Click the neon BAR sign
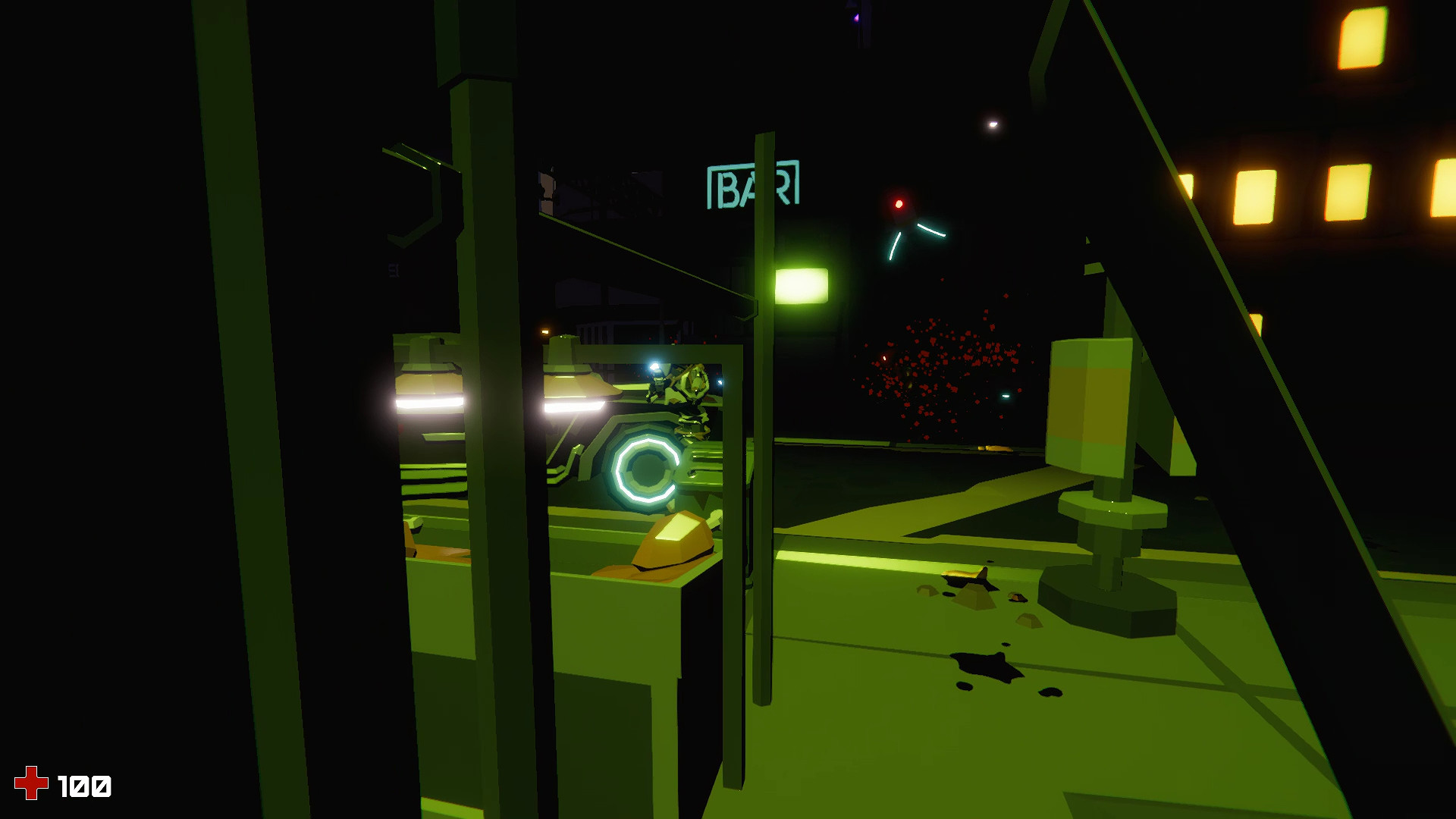The image size is (1456, 819). pyautogui.click(x=752, y=186)
